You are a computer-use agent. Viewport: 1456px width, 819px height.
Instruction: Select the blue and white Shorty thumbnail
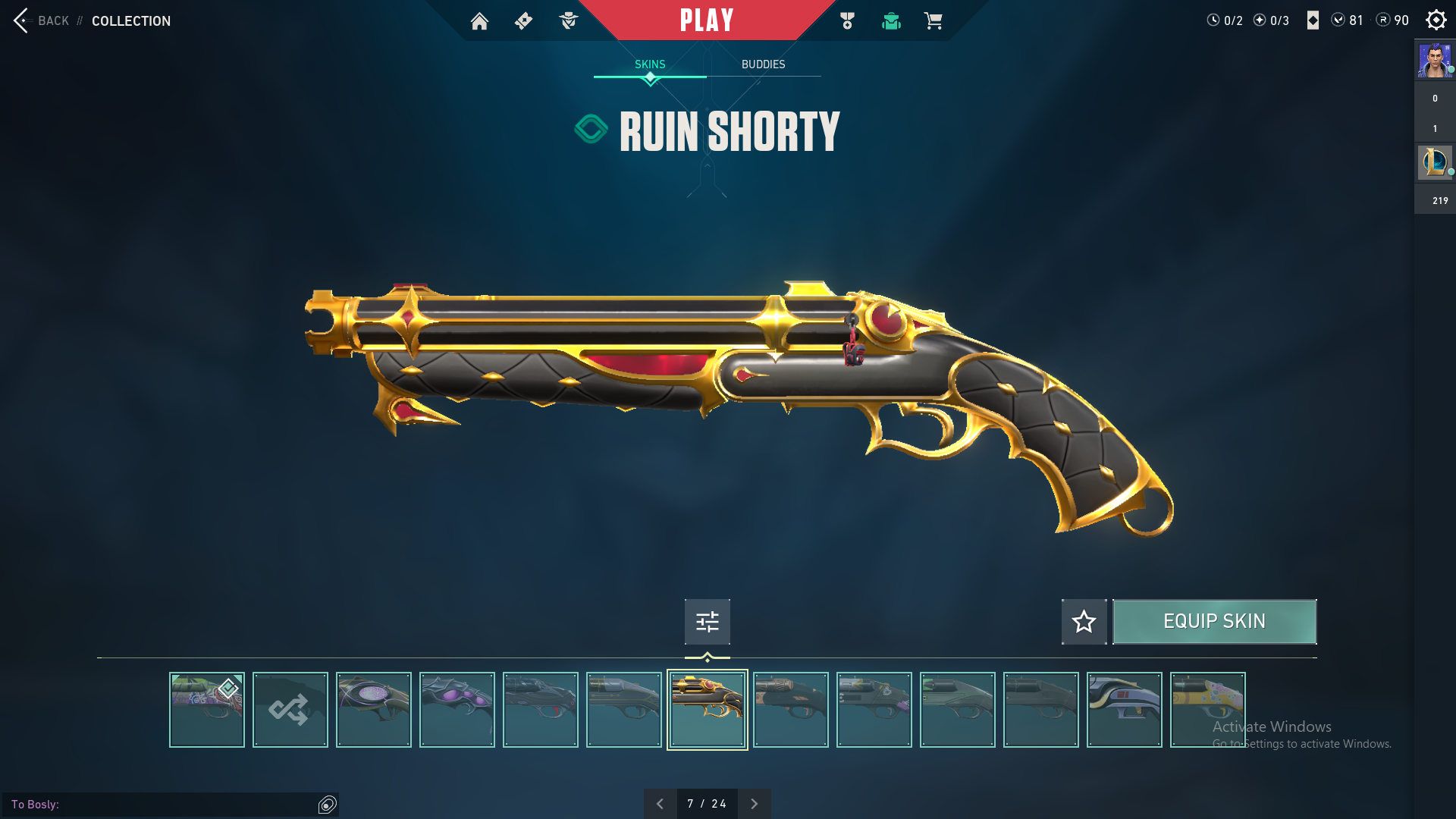pos(1124,710)
